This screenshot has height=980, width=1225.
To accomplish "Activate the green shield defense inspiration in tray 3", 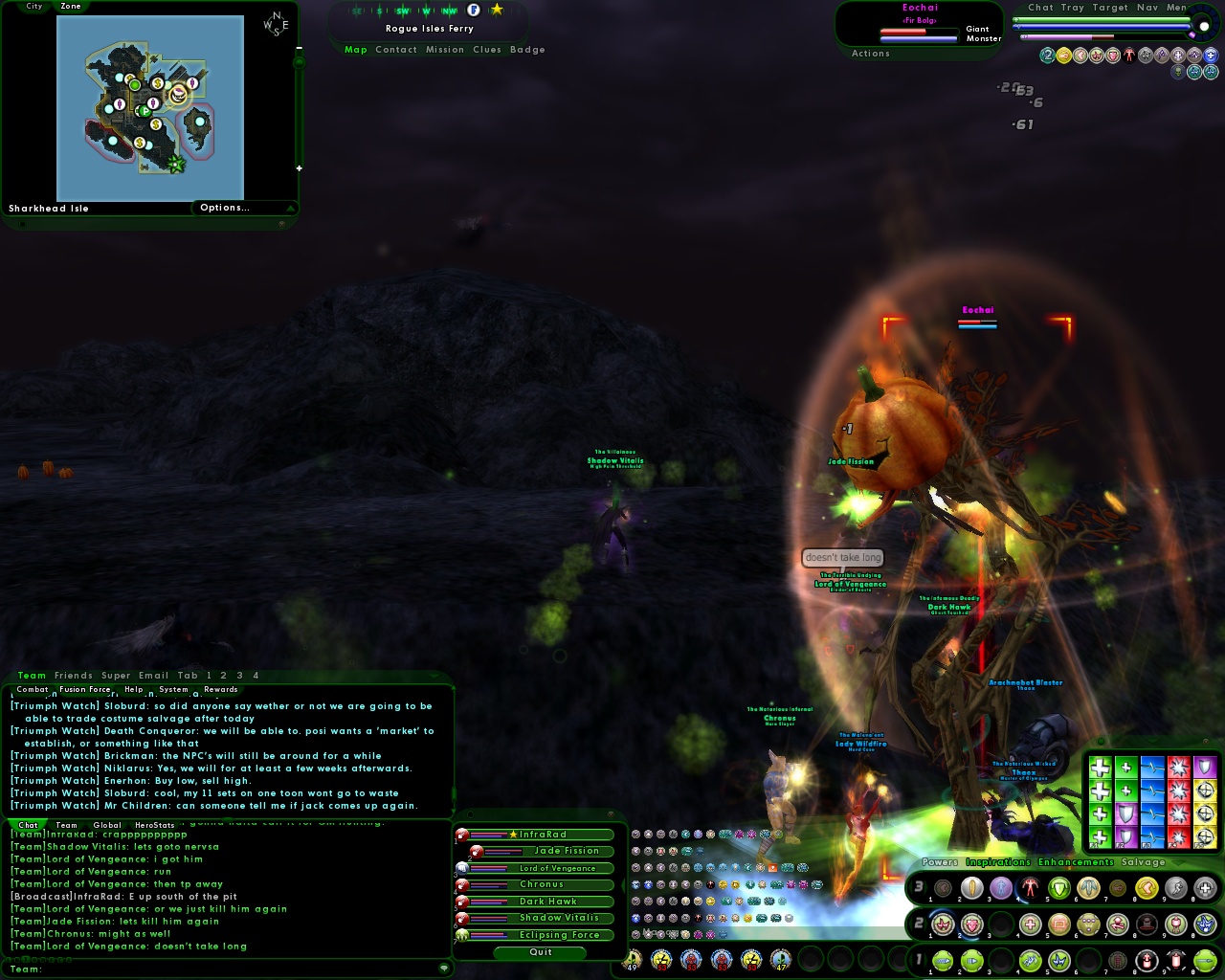I will 1058,888.
